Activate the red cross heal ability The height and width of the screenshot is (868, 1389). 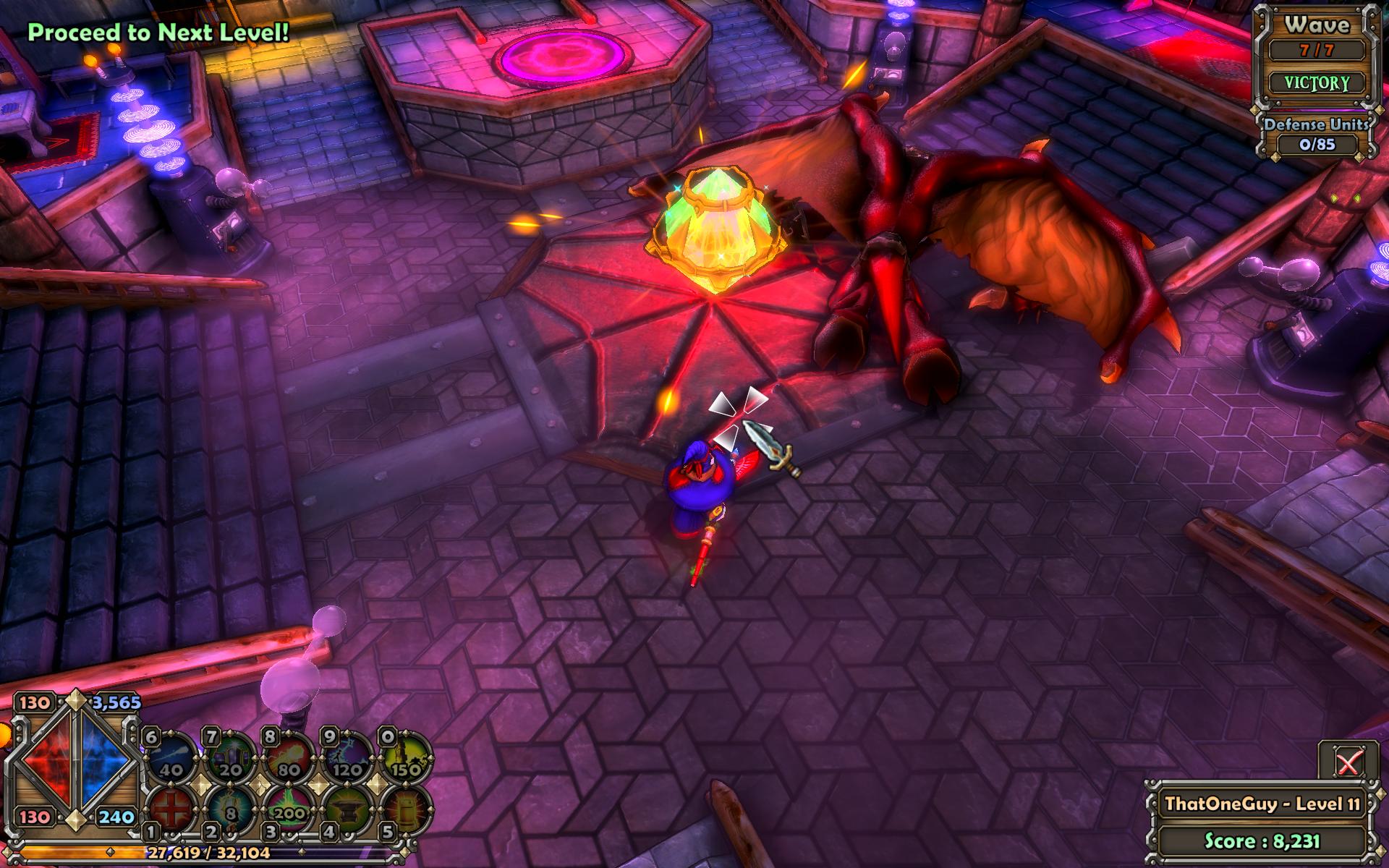point(171,810)
